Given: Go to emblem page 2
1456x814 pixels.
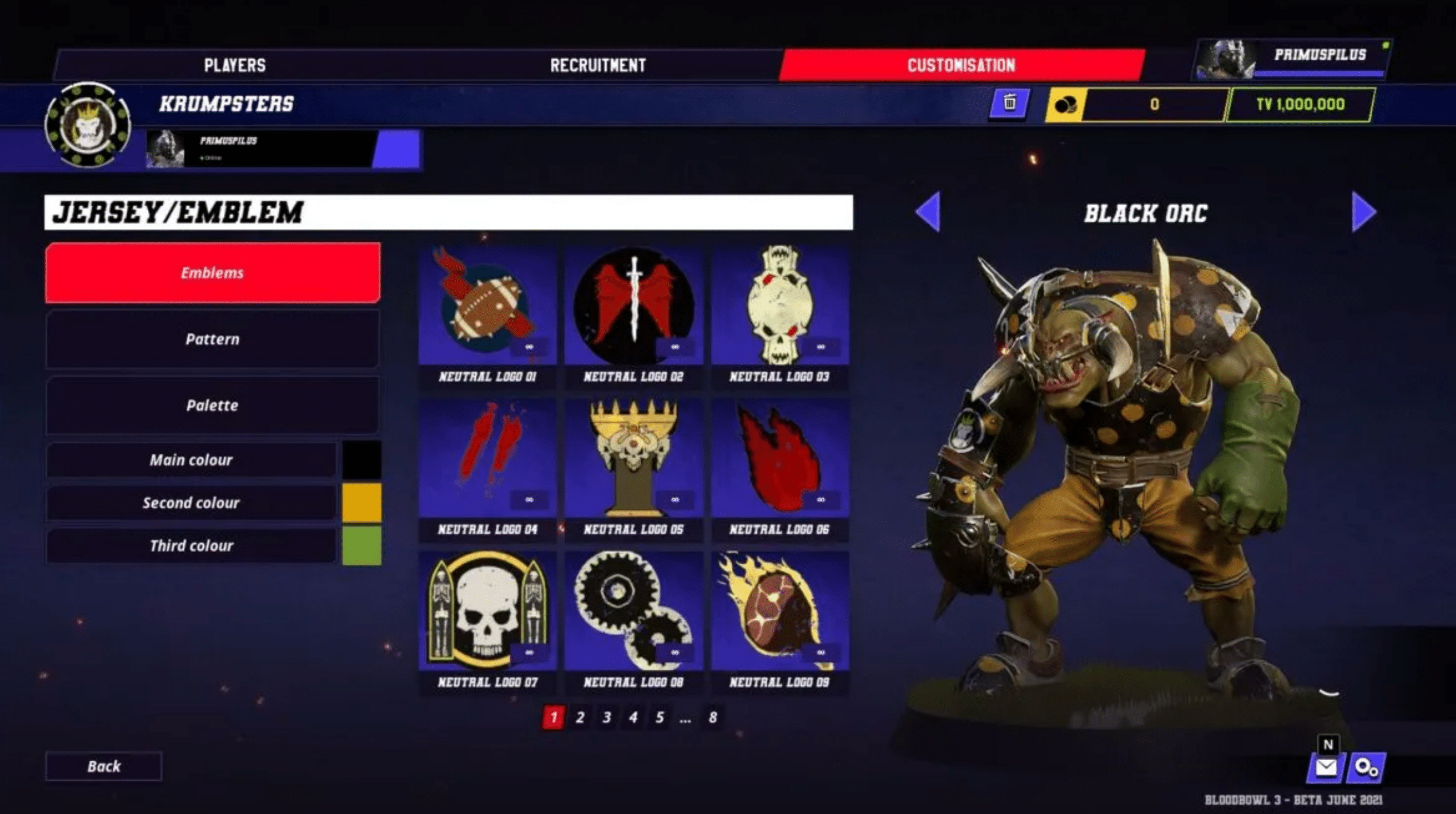Looking at the screenshot, I should point(580,717).
